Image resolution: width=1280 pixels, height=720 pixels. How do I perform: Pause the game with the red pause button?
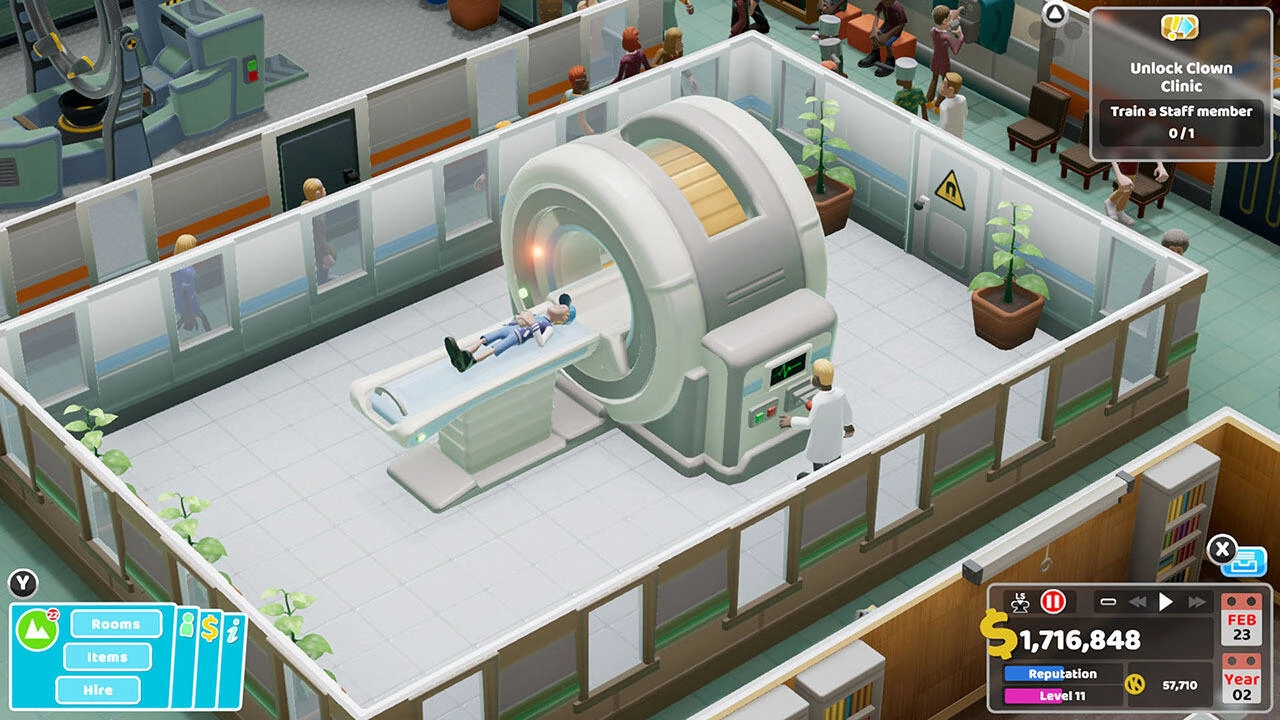tap(1051, 602)
